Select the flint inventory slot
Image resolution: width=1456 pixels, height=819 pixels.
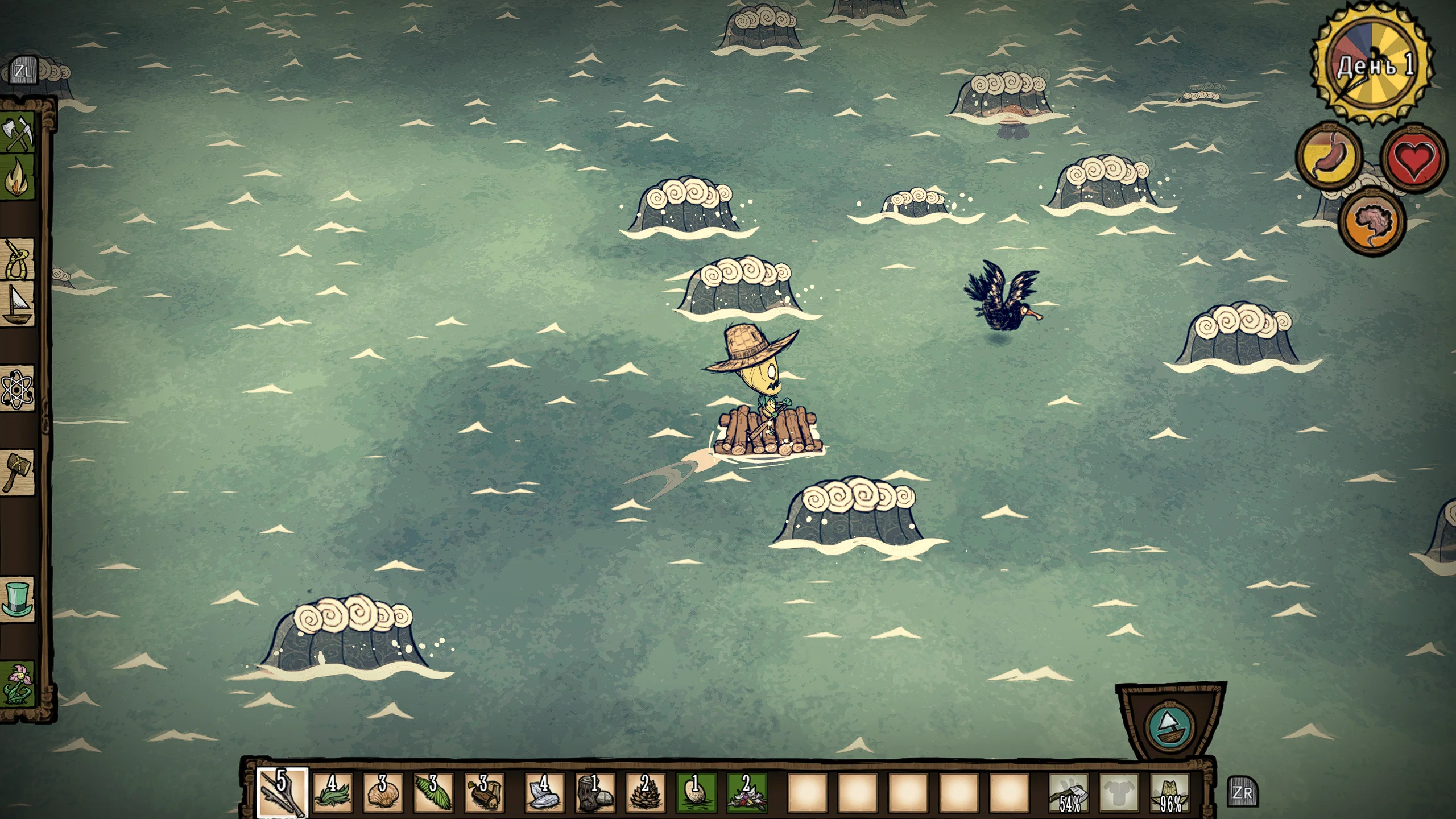point(544,792)
